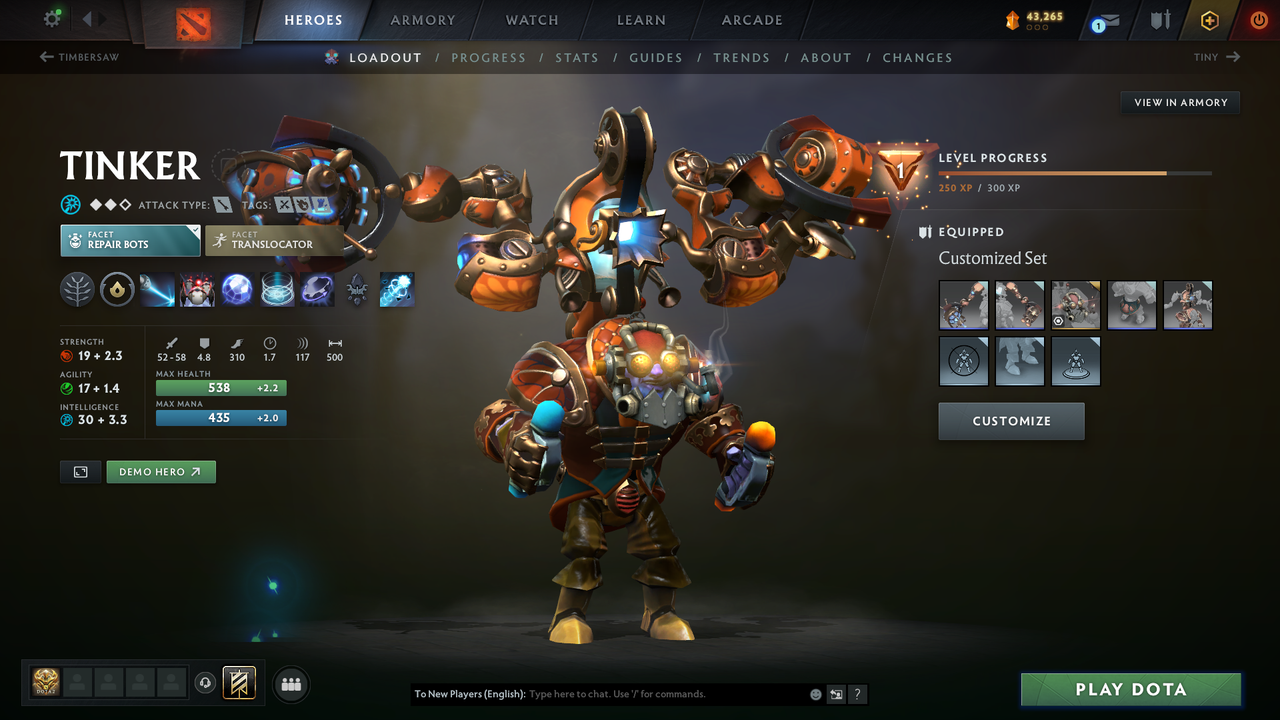Viewport: 1280px width, 720px height.
Task: Select the Repair Bots facet
Action: tap(130, 240)
